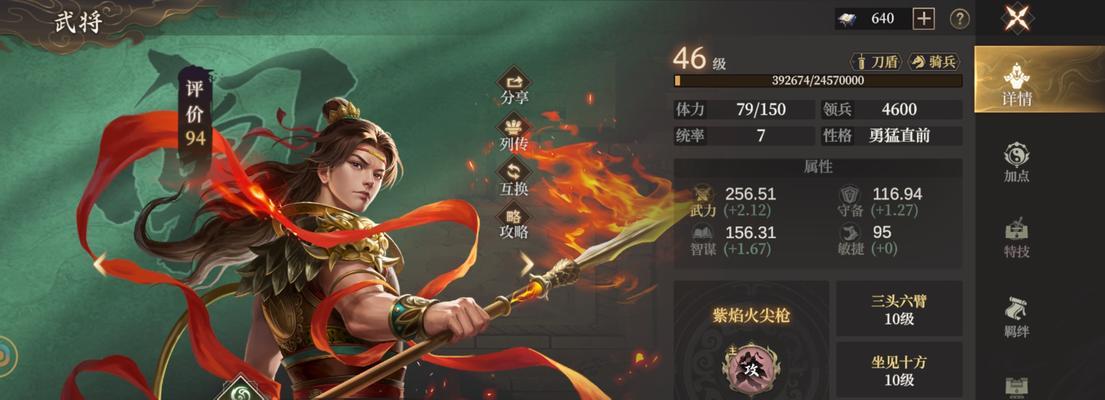Show the next general with the right arrow
Viewport: 1105px width, 400px height.
coord(527,263)
